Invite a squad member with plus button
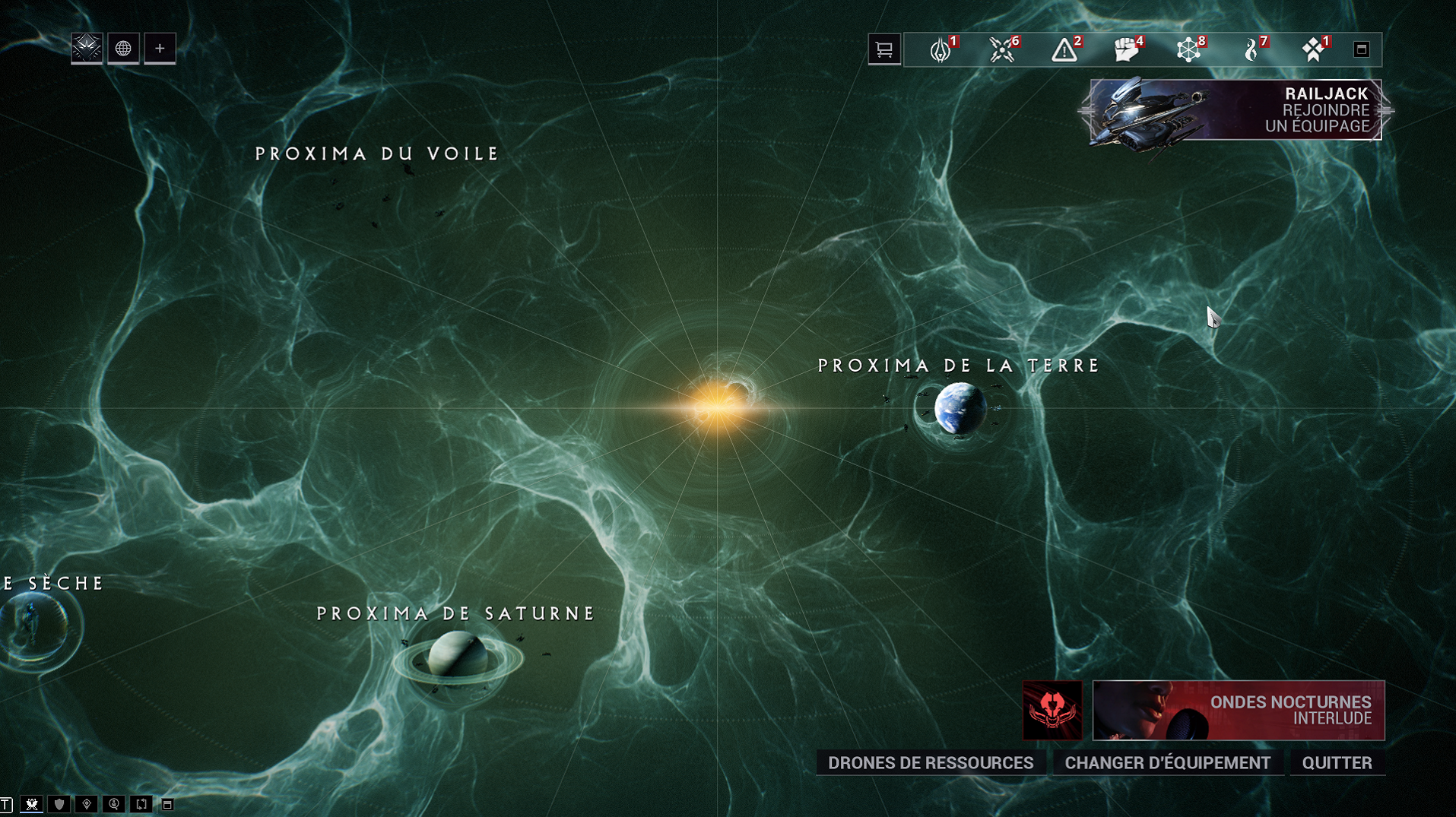The width and height of the screenshot is (1456, 817). coord(160,49)
